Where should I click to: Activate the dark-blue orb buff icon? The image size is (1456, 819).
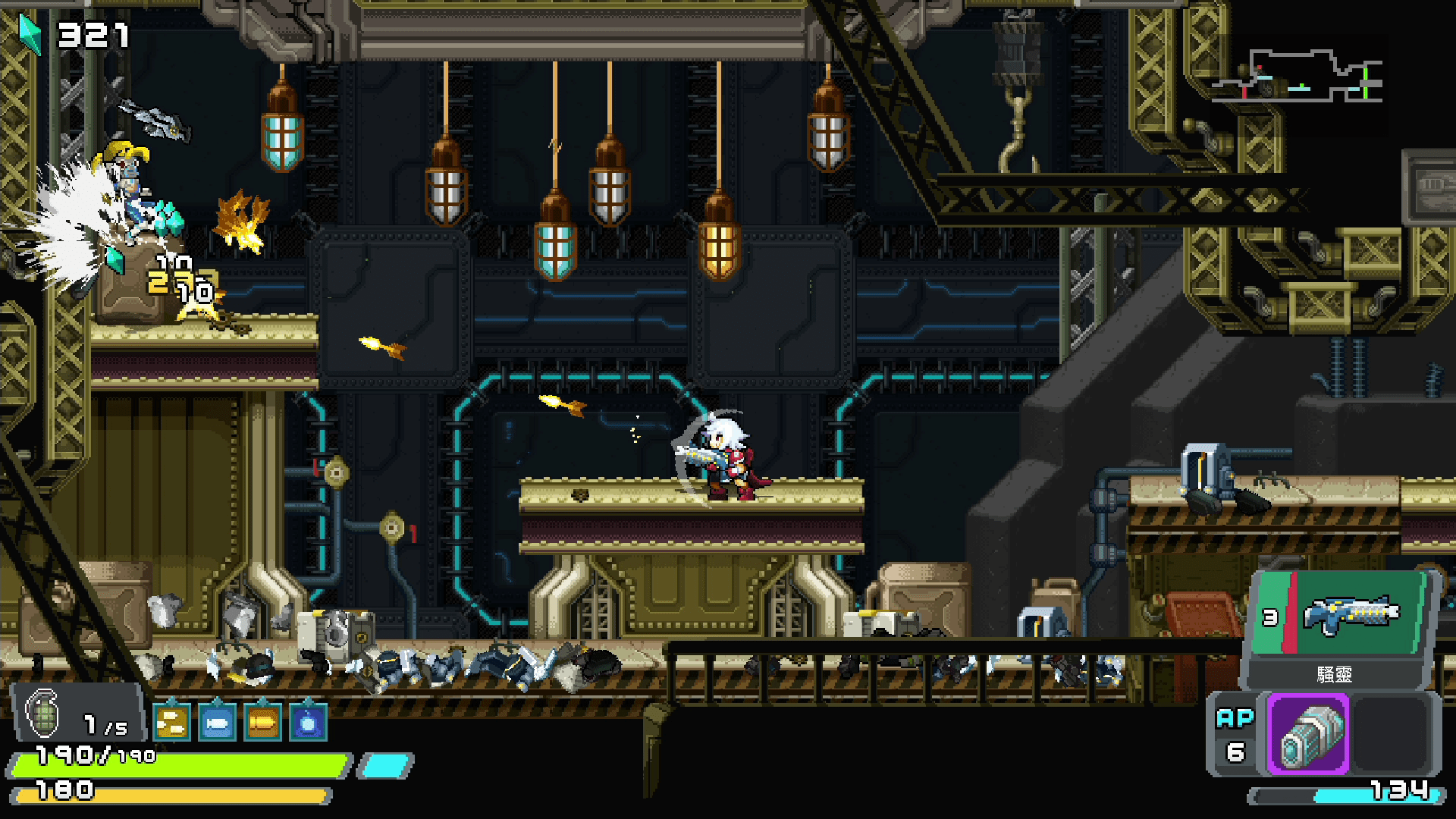[x=308, y=722]
